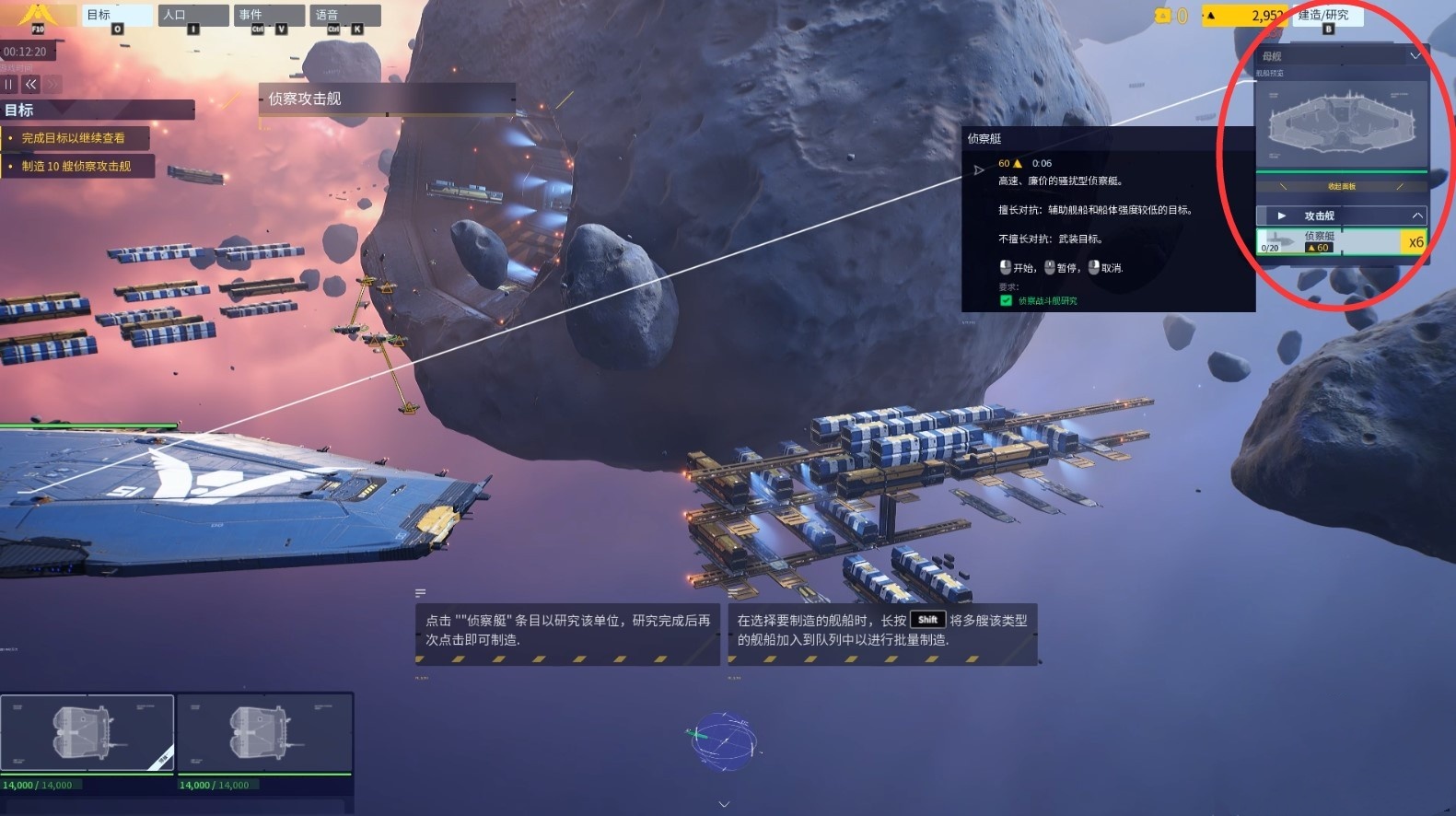Viewport: 1456px width, 816px height.
Task: Toggle 收起面板 to collapse ship preview
Action: (1341, 186)
